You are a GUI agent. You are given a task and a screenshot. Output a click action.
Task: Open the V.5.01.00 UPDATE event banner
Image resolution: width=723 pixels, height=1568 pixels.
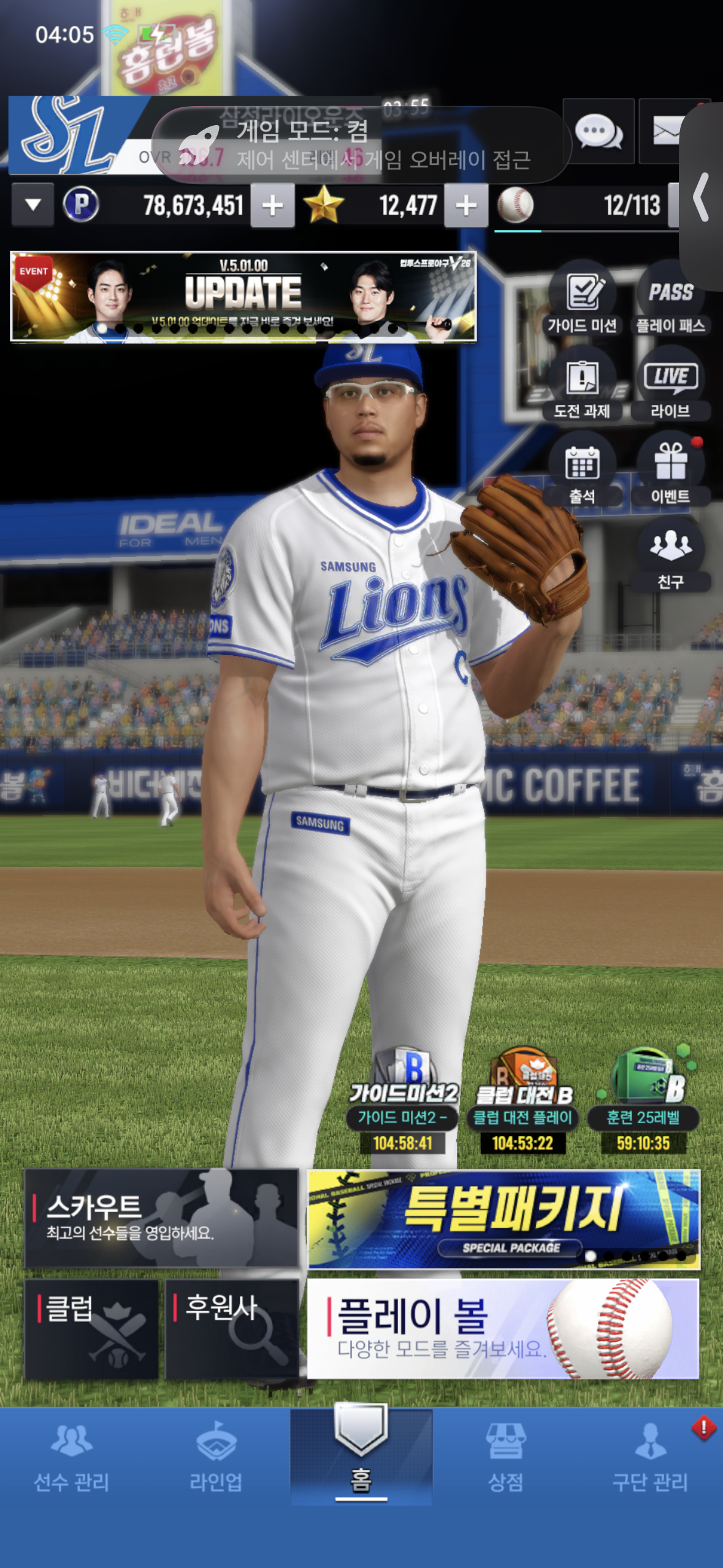click(243, 296)
